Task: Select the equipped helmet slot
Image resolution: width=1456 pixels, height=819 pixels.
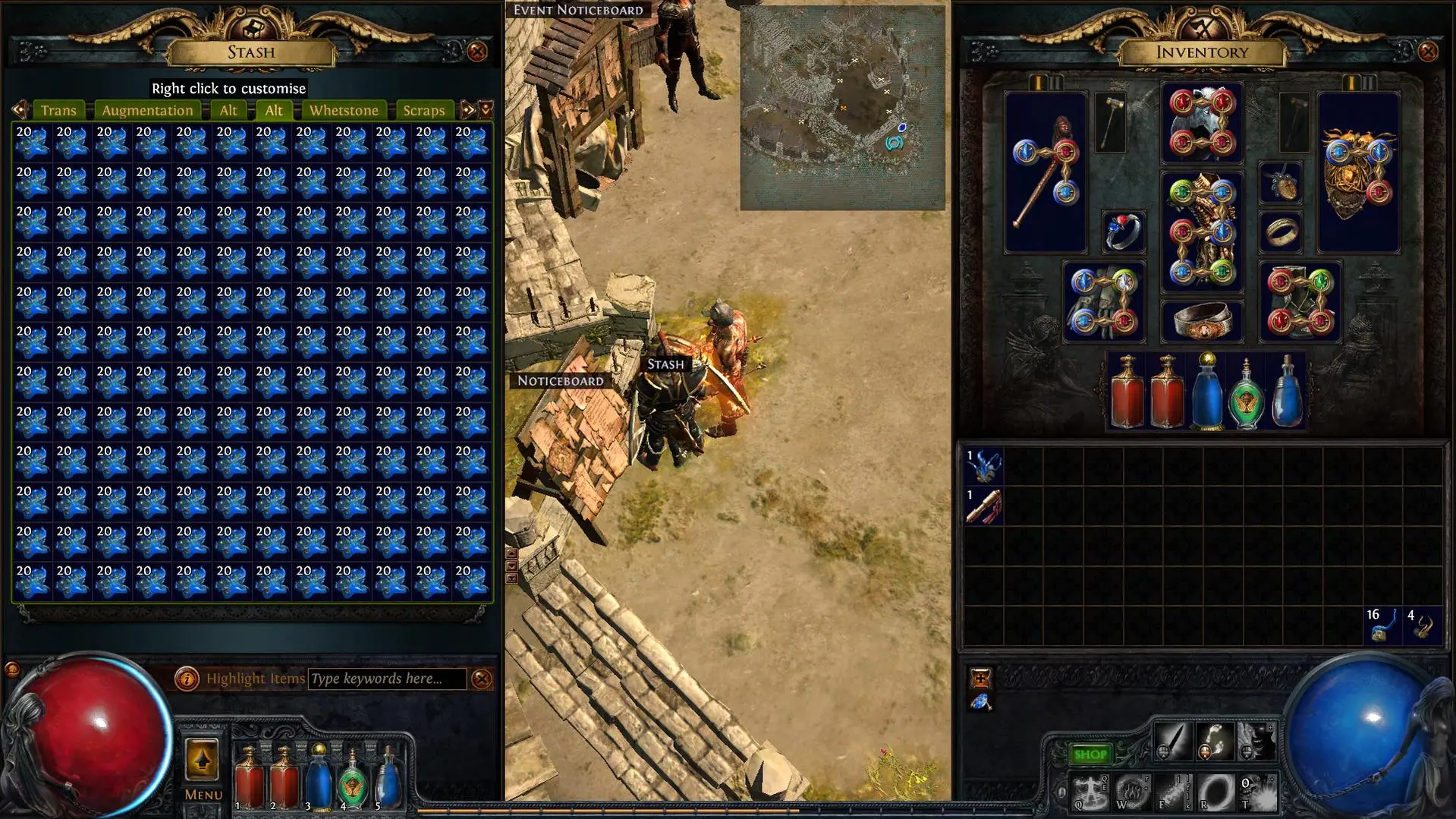Action: [x=1202, y=123]
